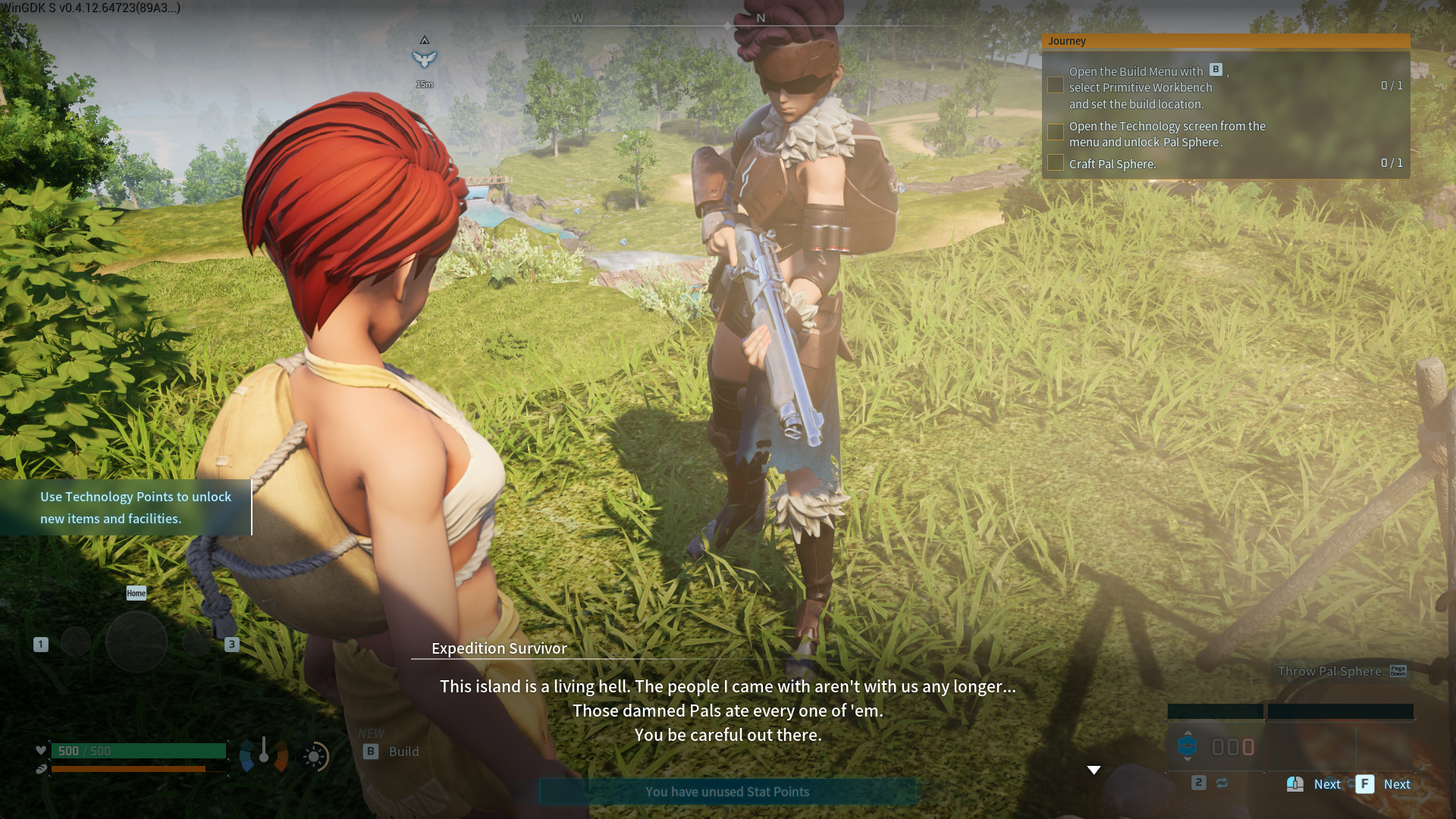Image resolution: width=1456 pixels, height=819 pixels.
Task: Select the Primitive Workbench build objective
Action: 1140,88
